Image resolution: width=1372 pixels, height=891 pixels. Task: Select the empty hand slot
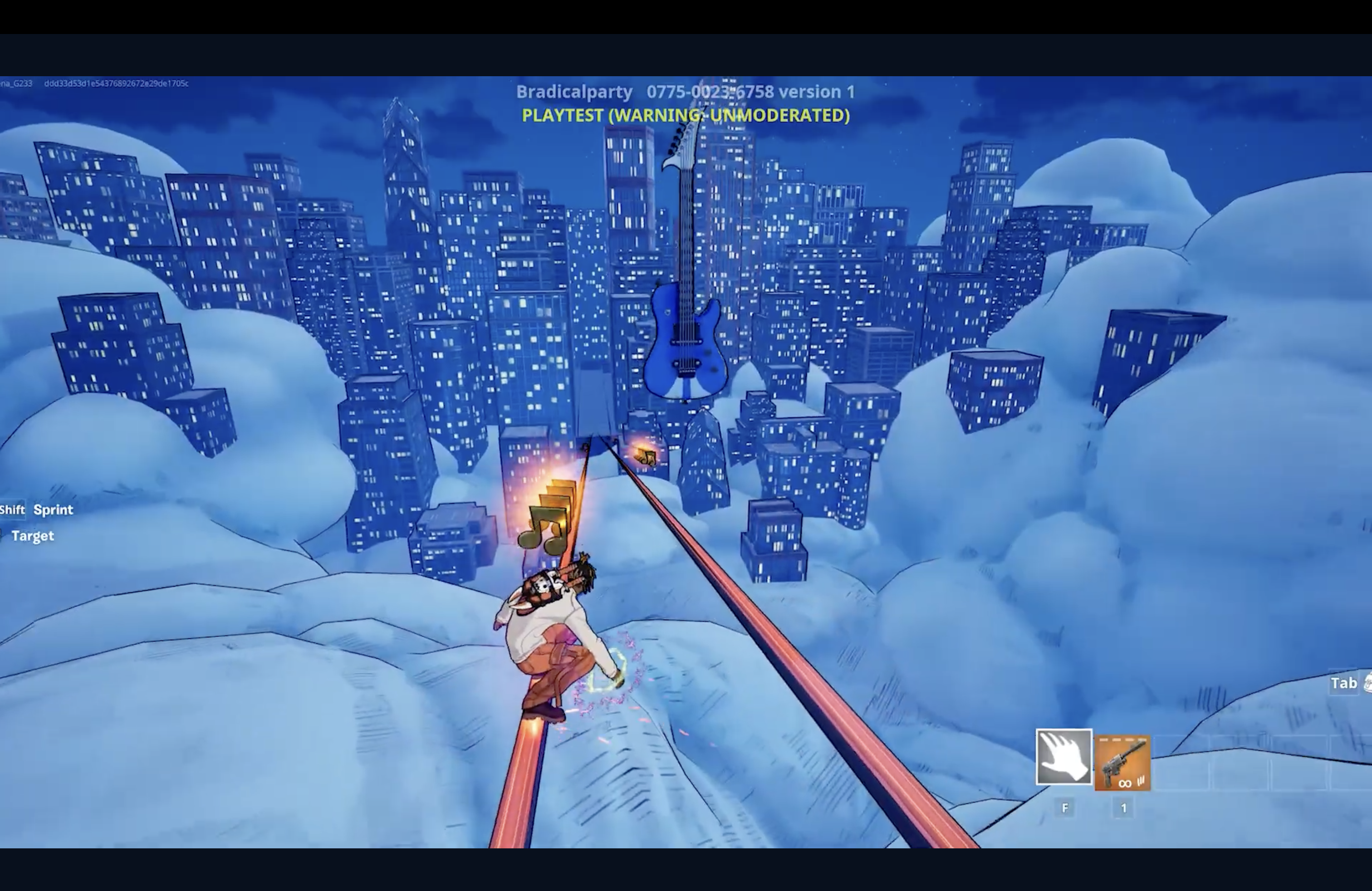pos(1063,757)
